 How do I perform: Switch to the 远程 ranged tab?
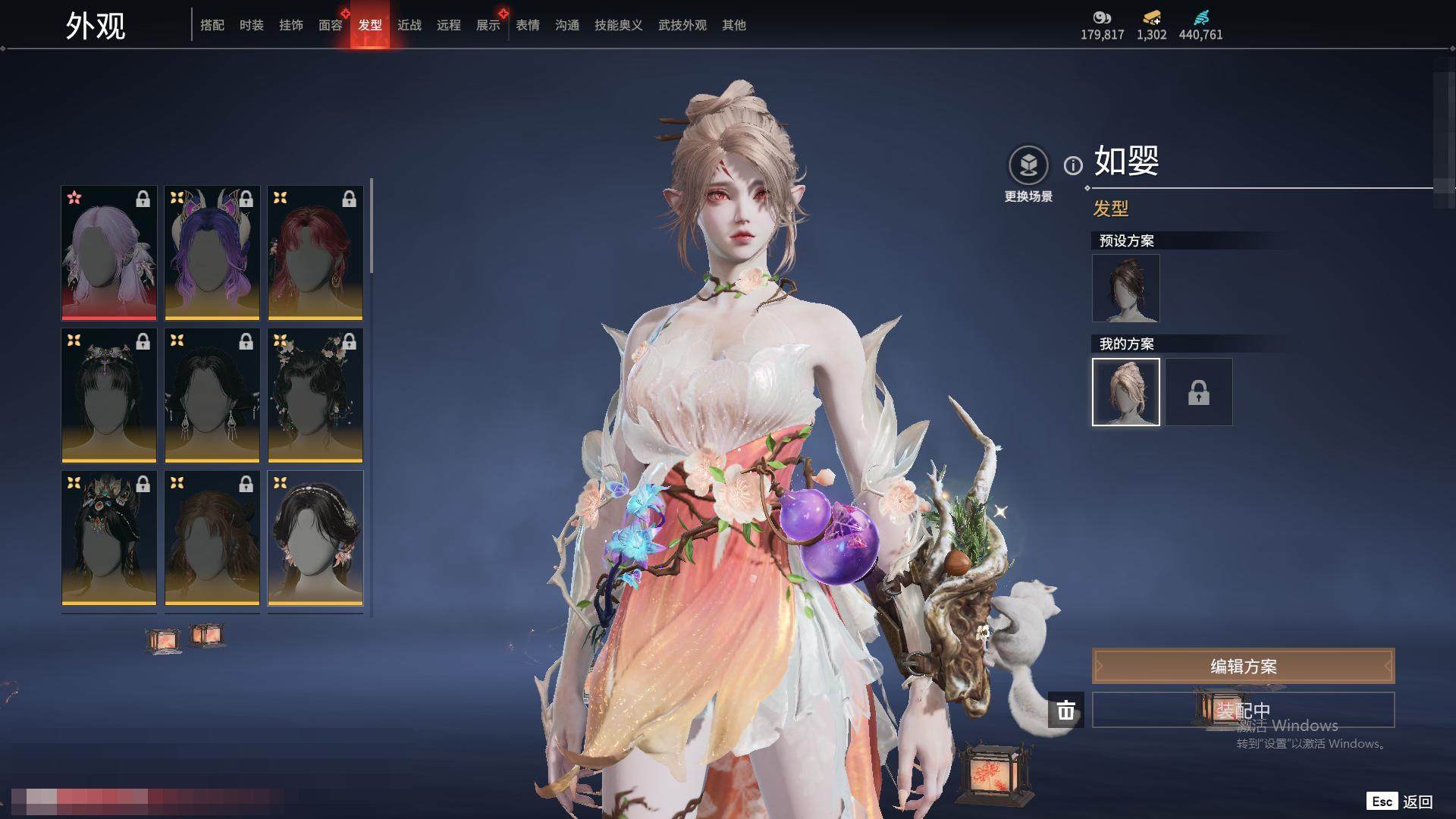pyautogui.click(x=448, y=25)
